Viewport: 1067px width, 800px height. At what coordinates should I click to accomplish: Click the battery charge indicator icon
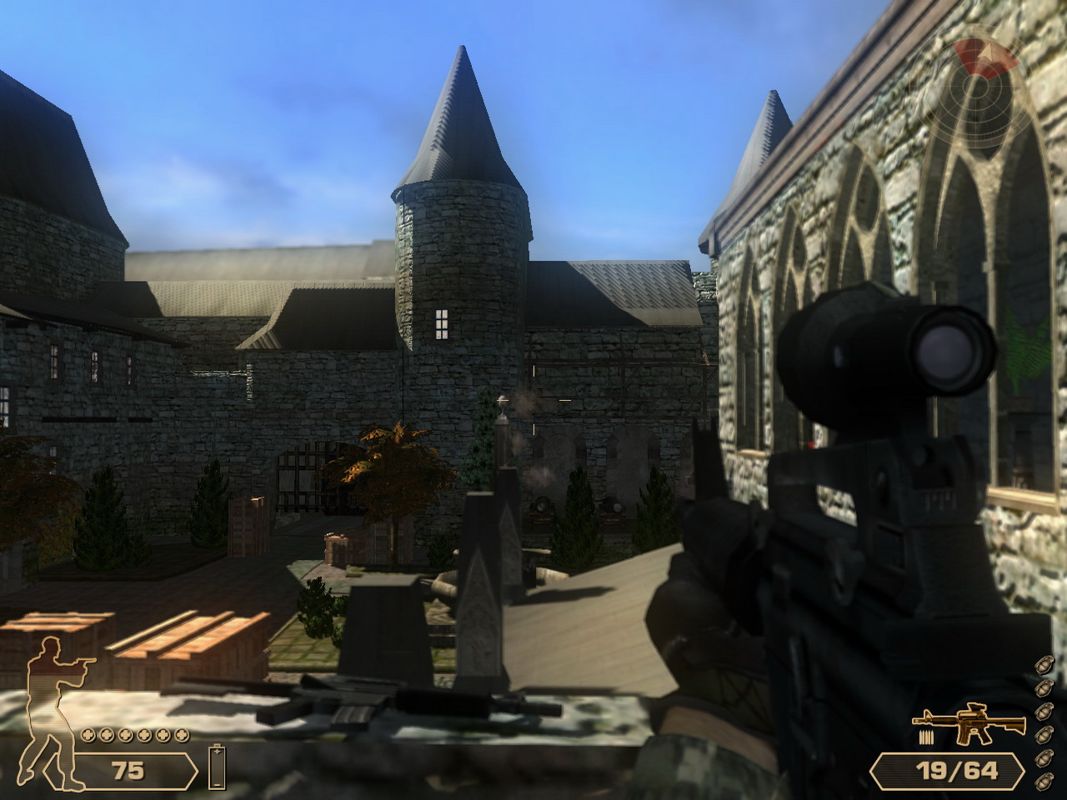218,767
